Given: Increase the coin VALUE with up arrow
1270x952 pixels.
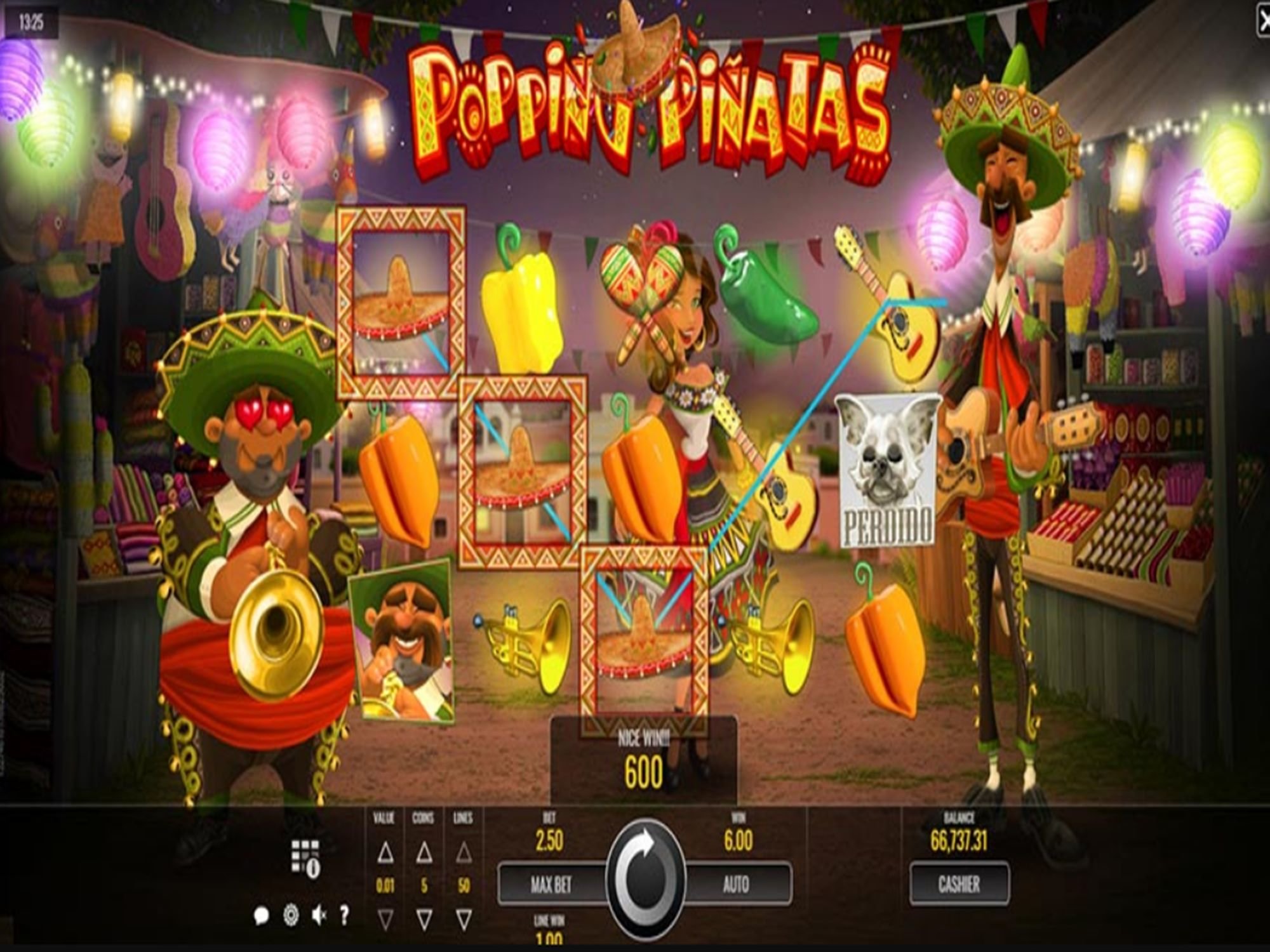Looking at the screenshot, I should (385, 854).
